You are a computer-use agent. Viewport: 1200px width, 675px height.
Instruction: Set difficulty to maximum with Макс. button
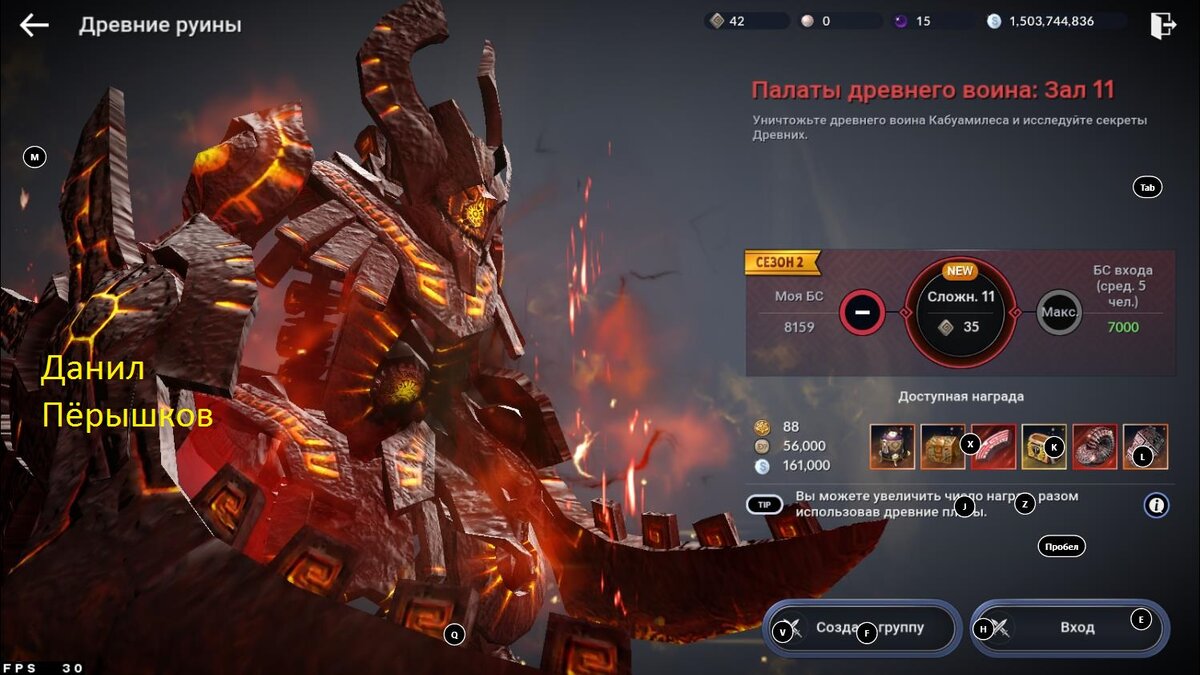click(1059, 312)
